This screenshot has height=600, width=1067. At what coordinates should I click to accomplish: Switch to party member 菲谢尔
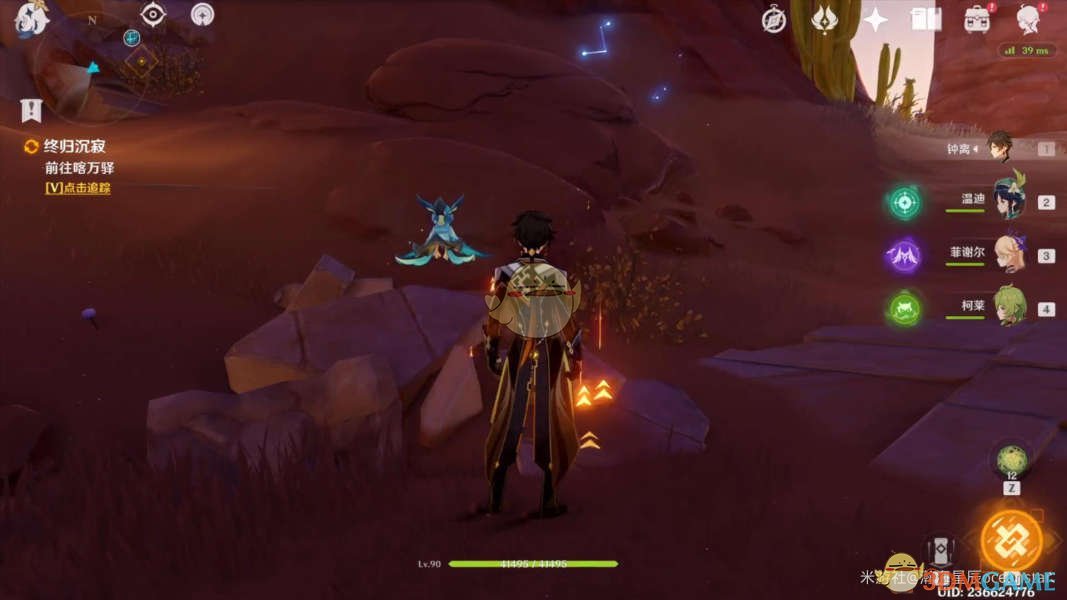tap(1008, 254)
